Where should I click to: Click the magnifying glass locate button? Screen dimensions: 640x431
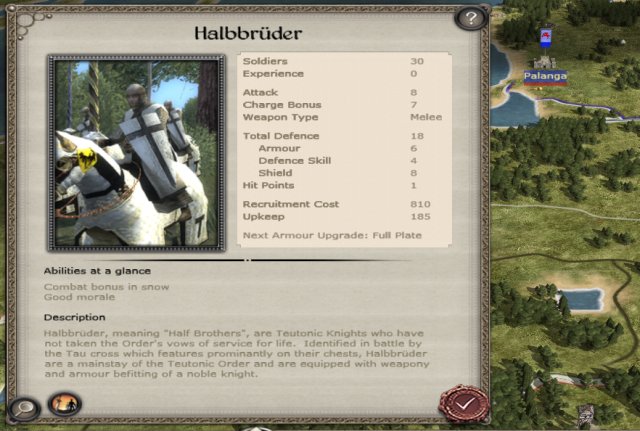coord(22,407)
